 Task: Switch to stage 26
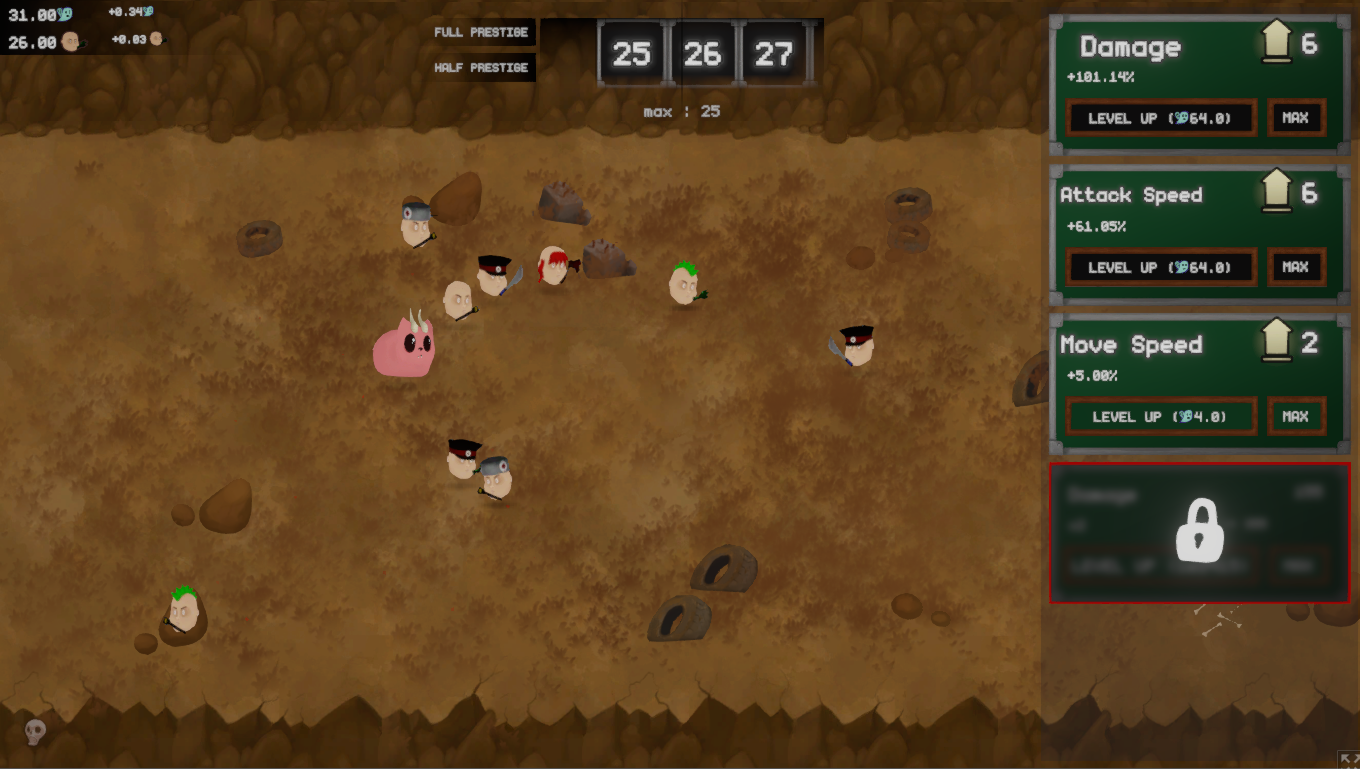pos(702,54)
